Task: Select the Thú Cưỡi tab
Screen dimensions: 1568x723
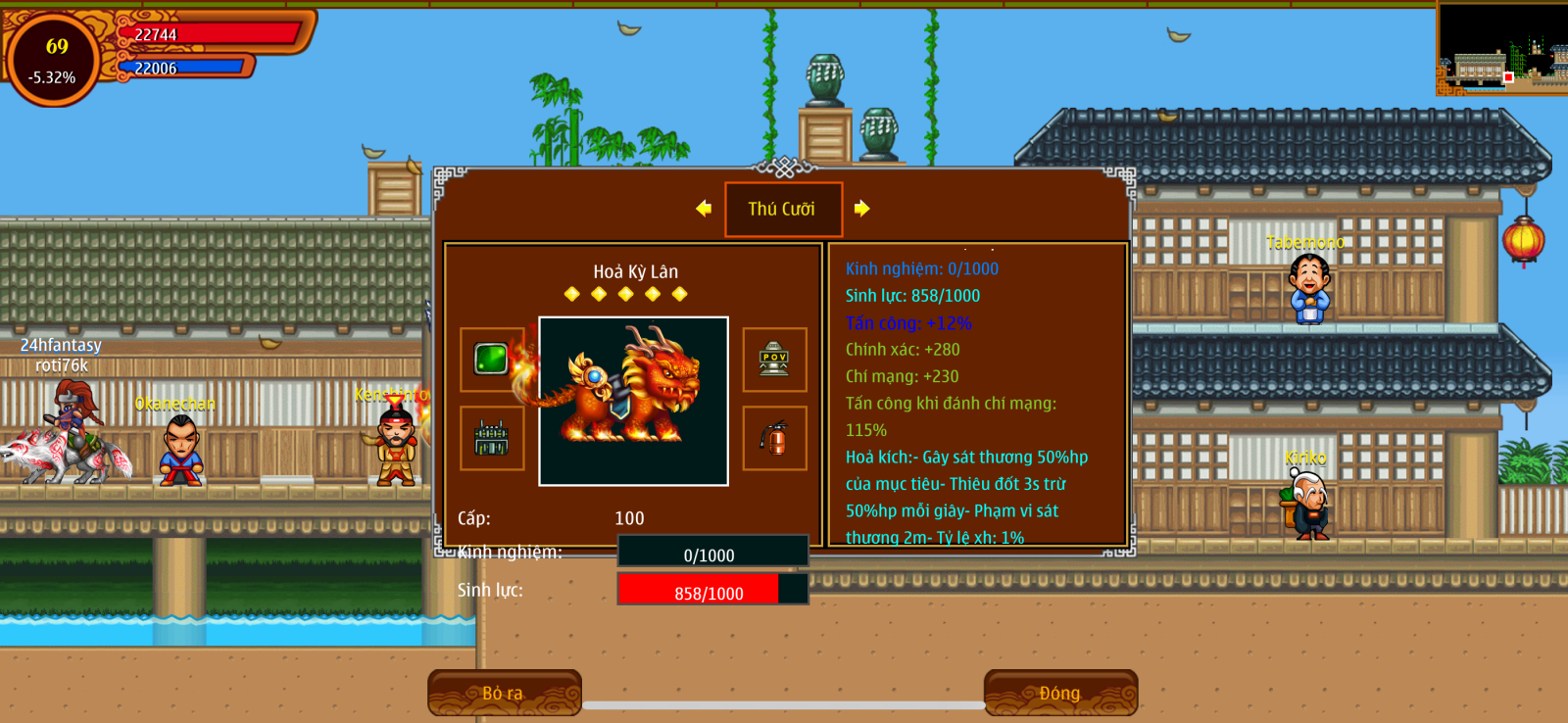Action: click(x=783, y=209)
